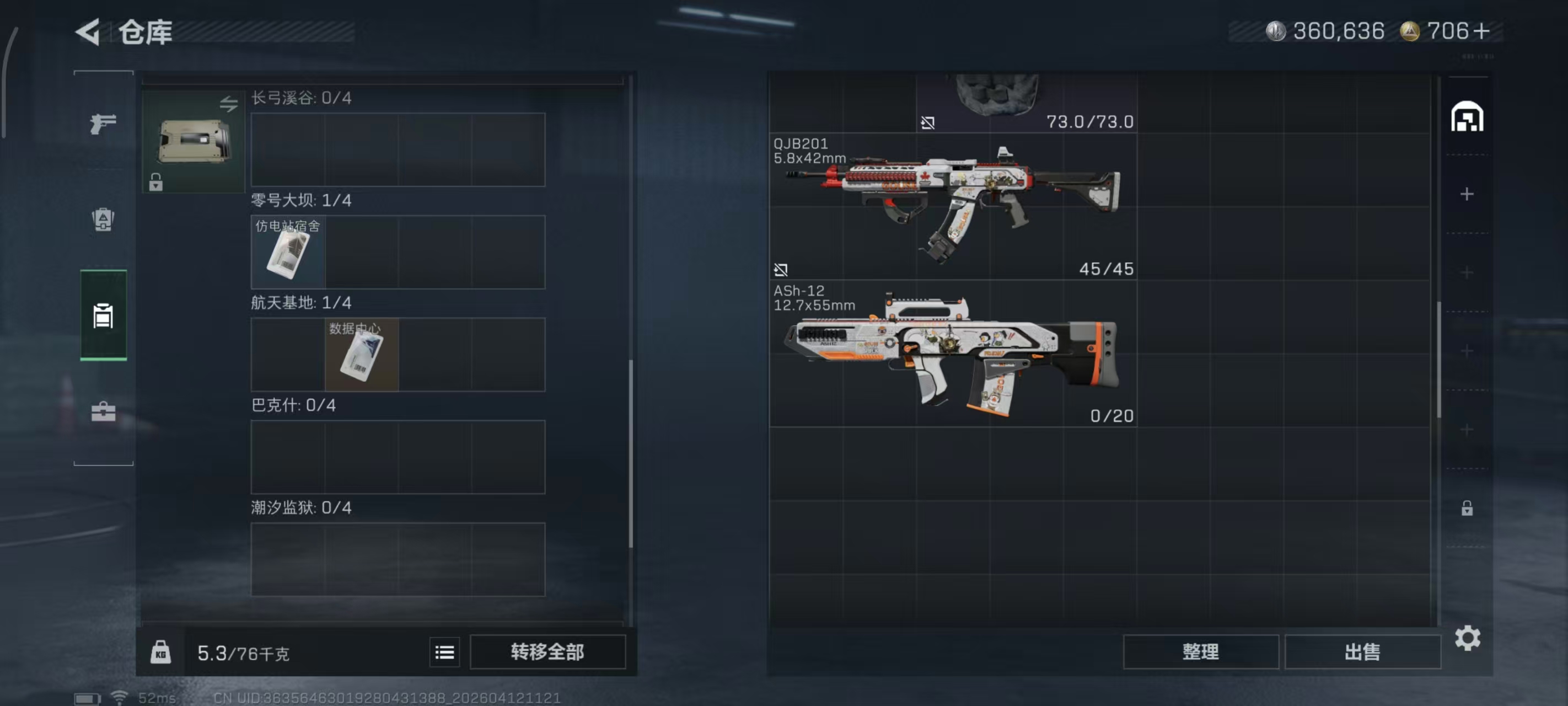Select the QJB201 machine gun

tap(953, 206)
